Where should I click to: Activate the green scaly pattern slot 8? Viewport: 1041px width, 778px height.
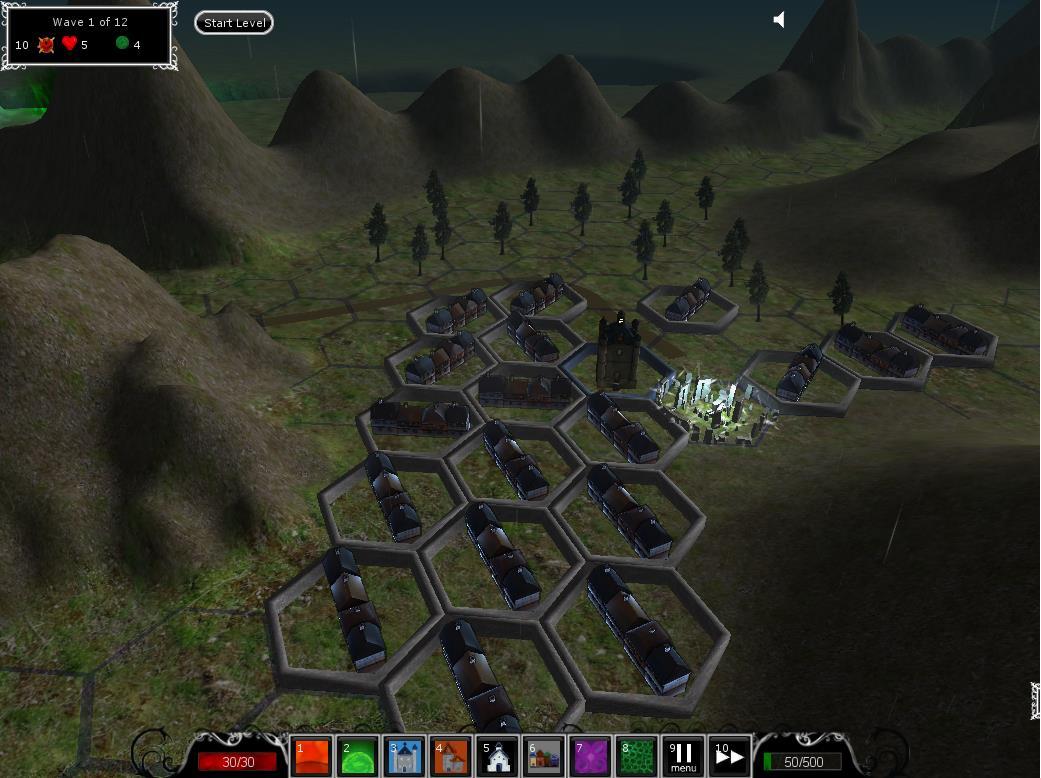636,757
